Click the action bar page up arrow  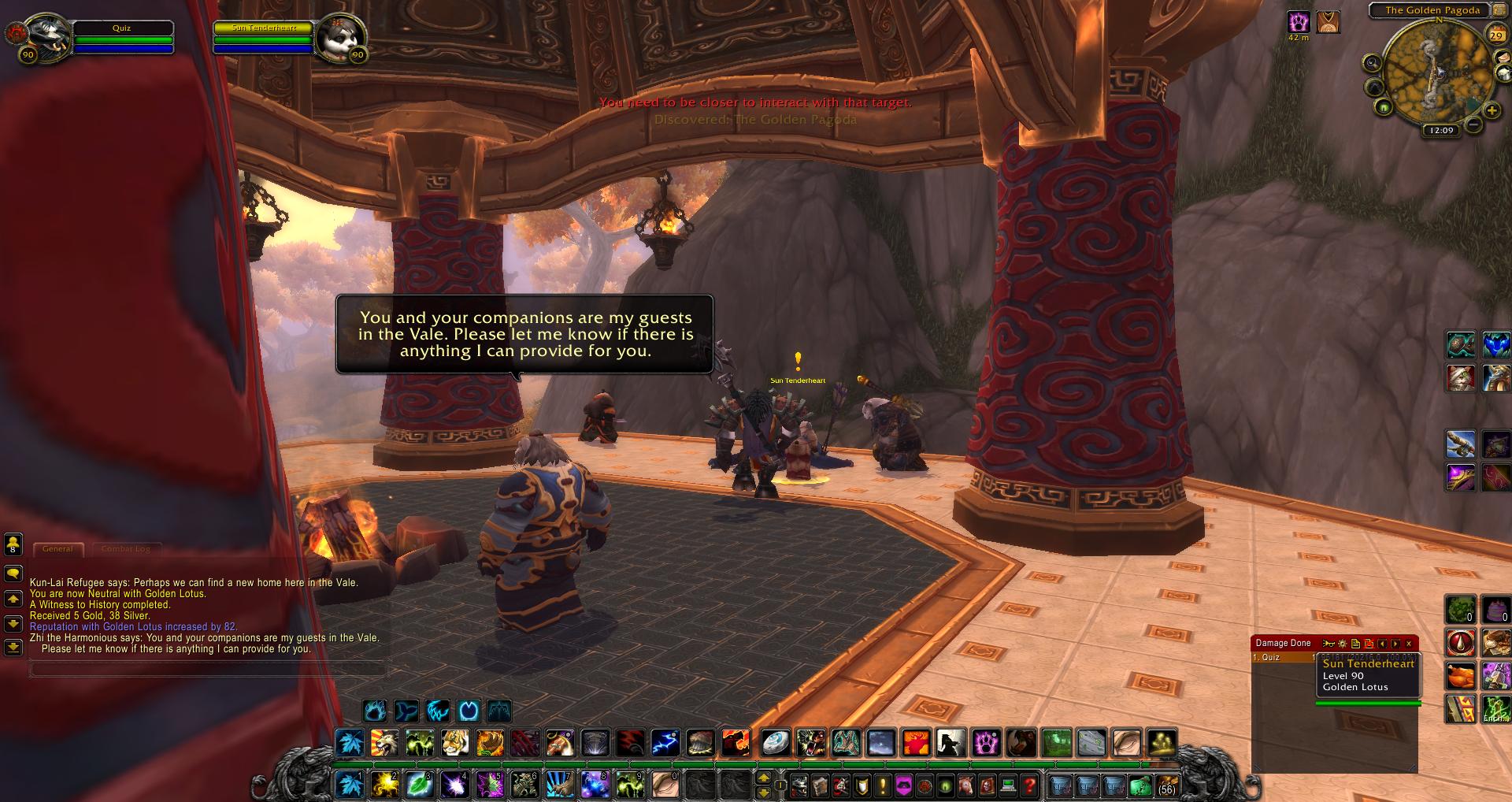coord(763,778)
